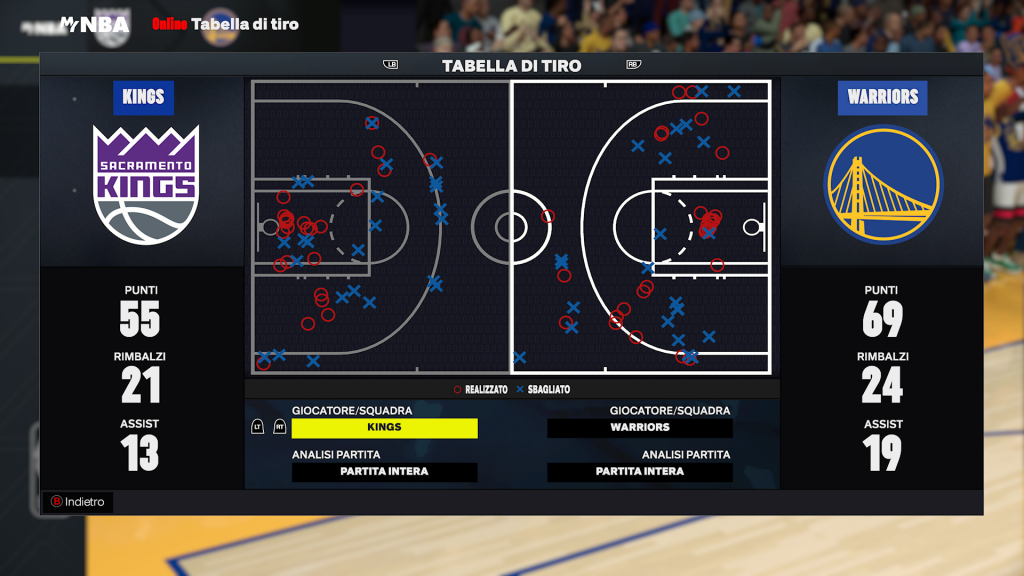The width and height of the screenshot is (1024, 576).
Task: Choose the Warriors player/team selector
Action: click(x=640, y=428)
